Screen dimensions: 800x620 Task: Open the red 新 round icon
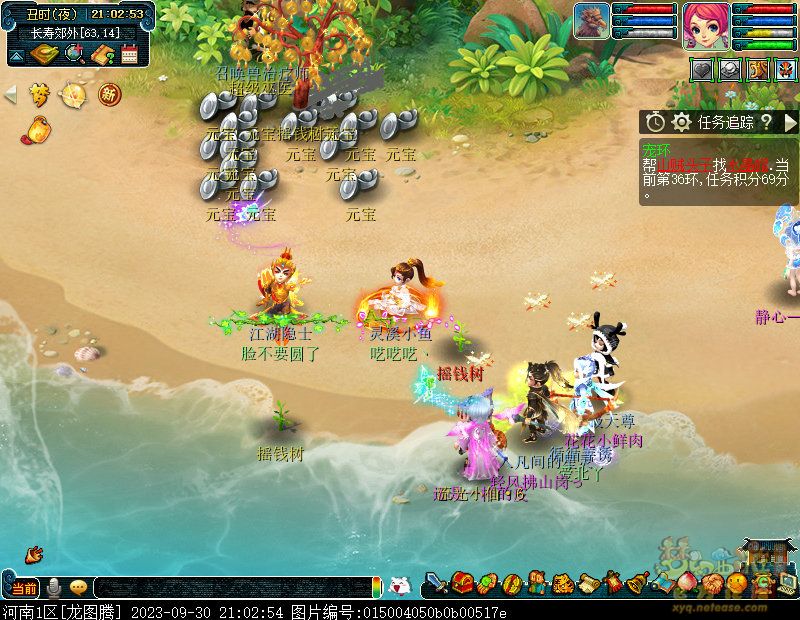[108, 94]
